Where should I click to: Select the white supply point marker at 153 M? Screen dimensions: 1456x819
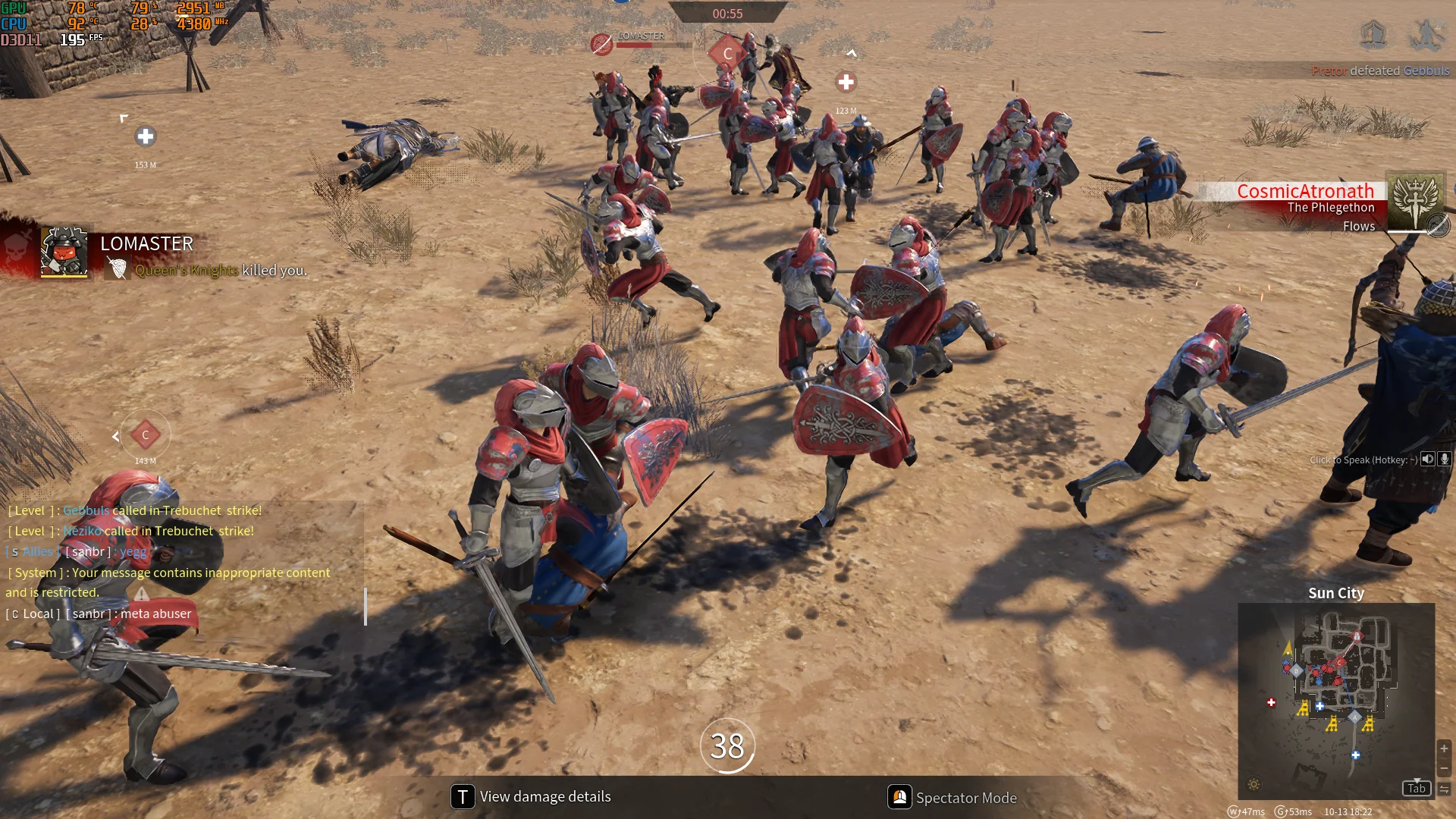146,136
